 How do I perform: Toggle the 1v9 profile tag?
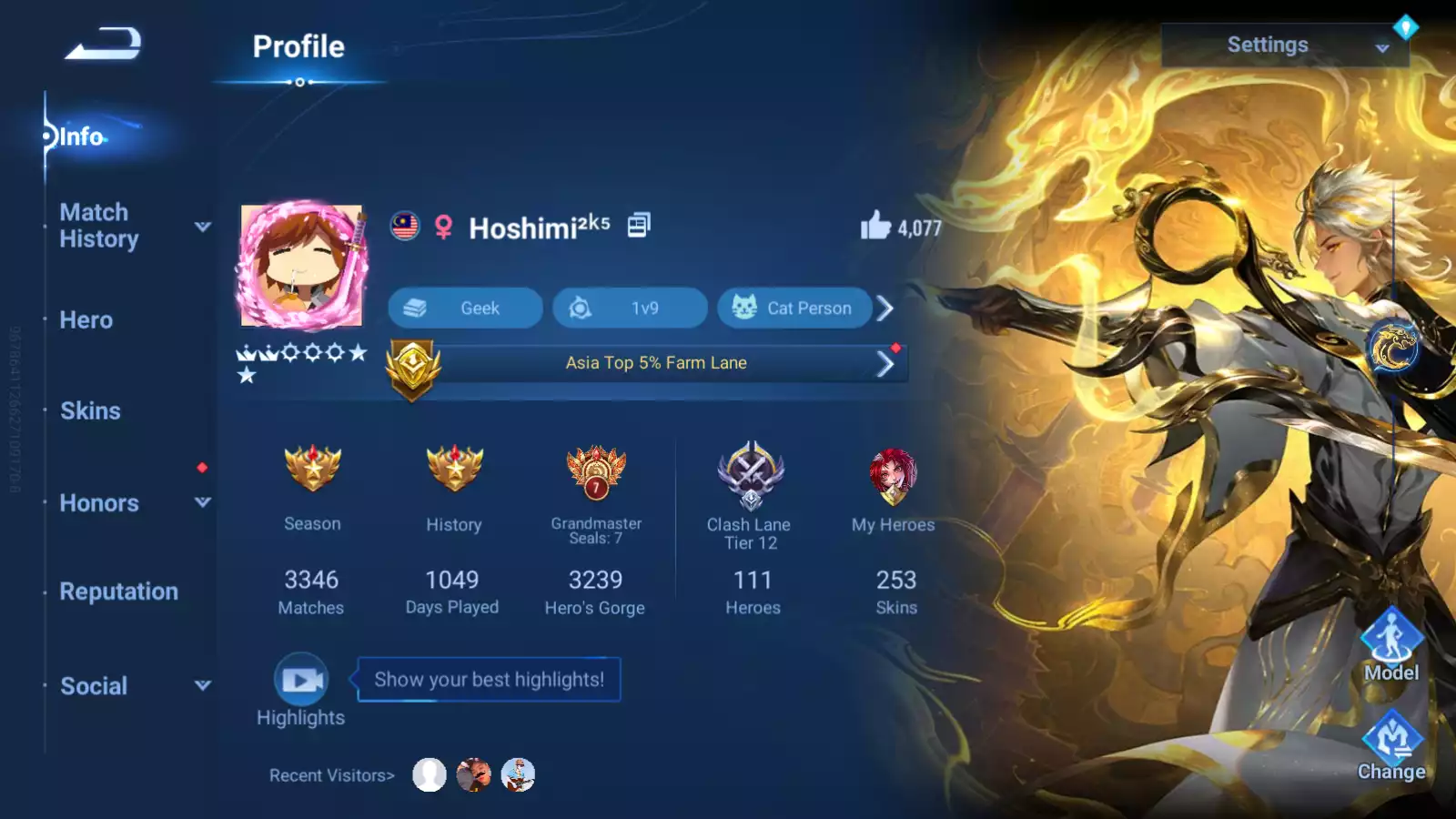coord(631,308)
